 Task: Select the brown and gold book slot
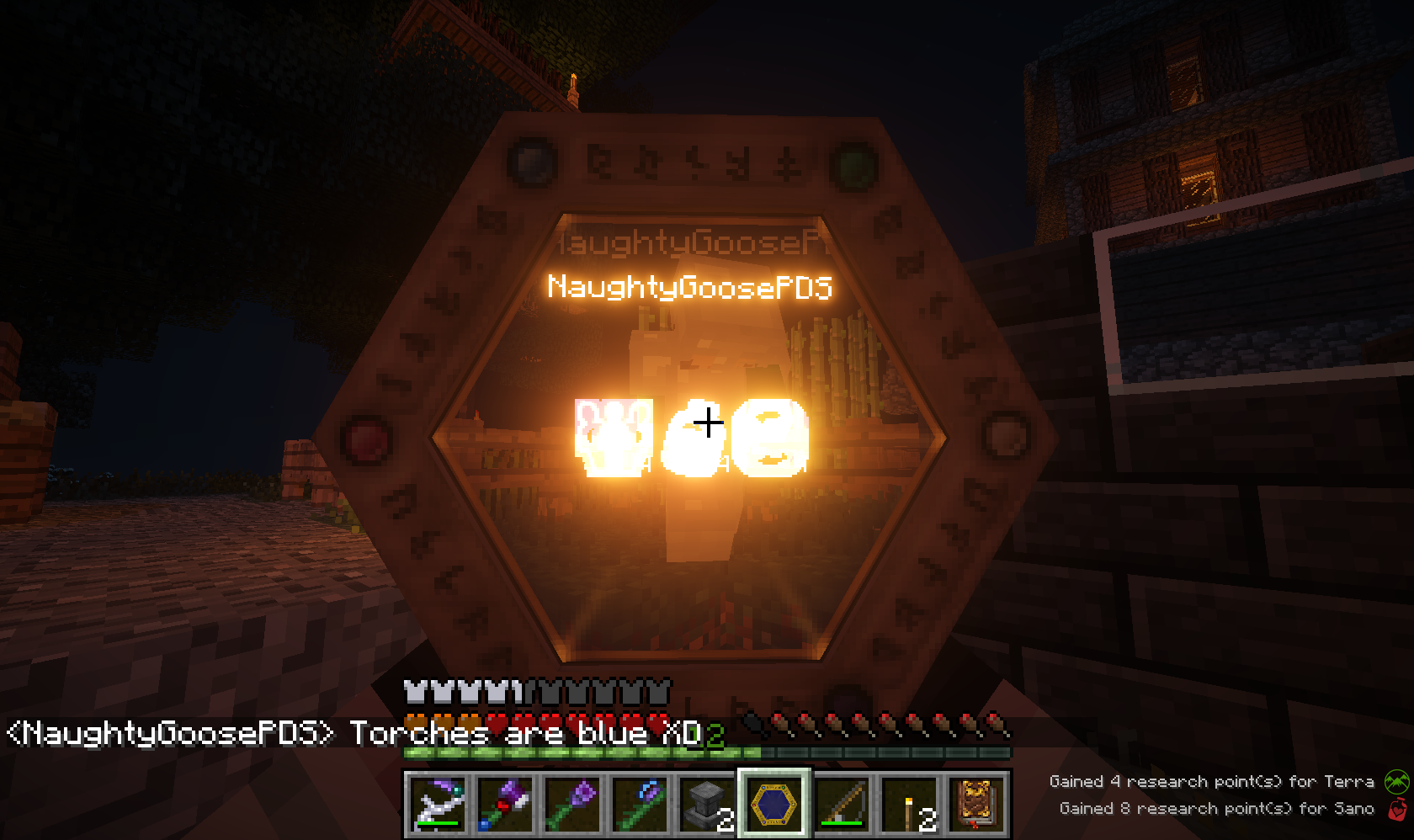tap(976, 804)
